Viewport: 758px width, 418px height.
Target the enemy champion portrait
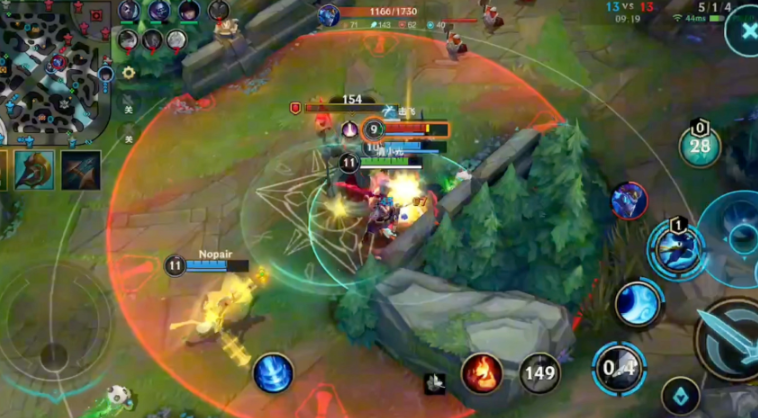point(629,200)
